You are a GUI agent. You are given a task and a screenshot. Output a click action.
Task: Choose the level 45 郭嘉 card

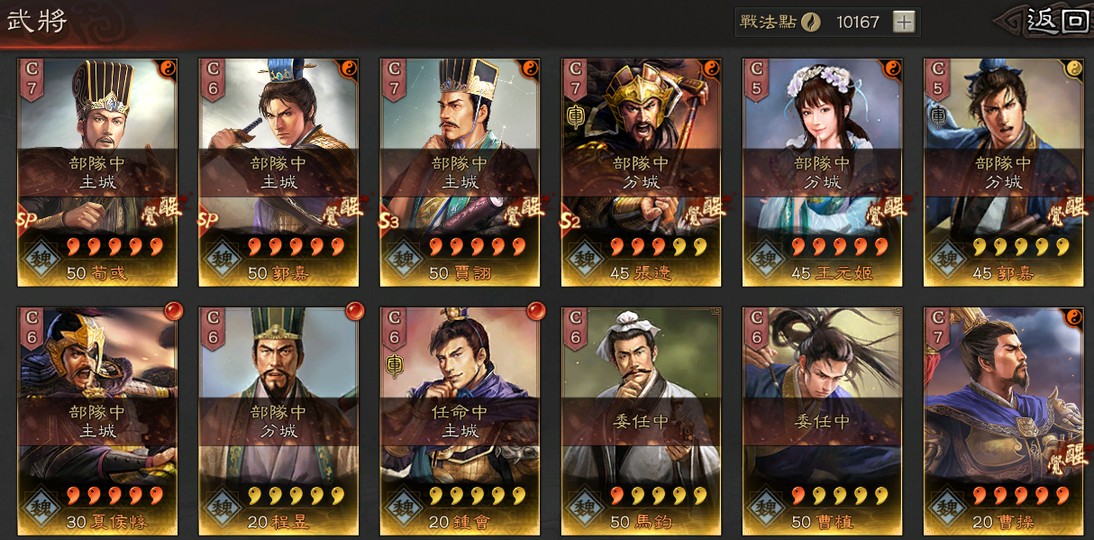1004,172
